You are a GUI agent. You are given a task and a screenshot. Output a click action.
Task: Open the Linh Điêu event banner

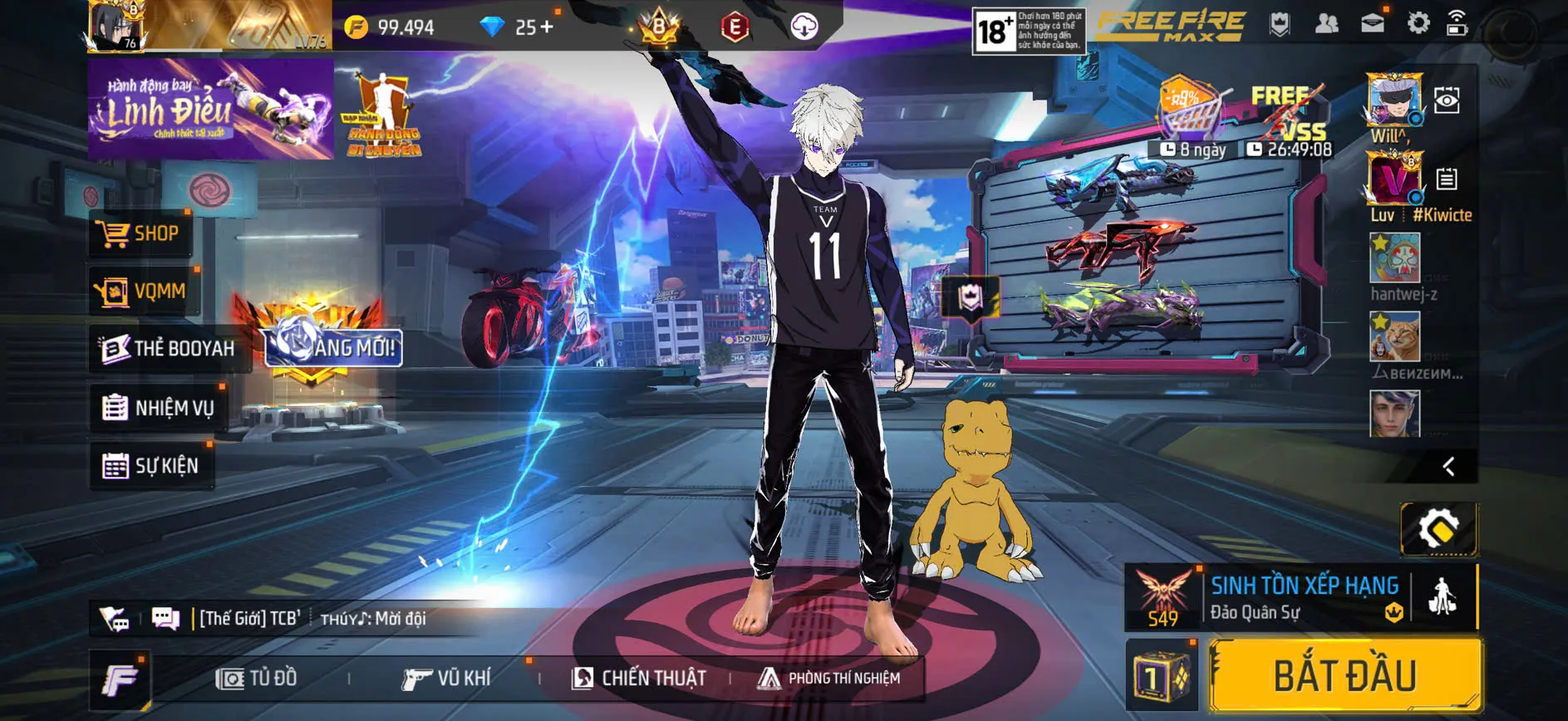210,109
